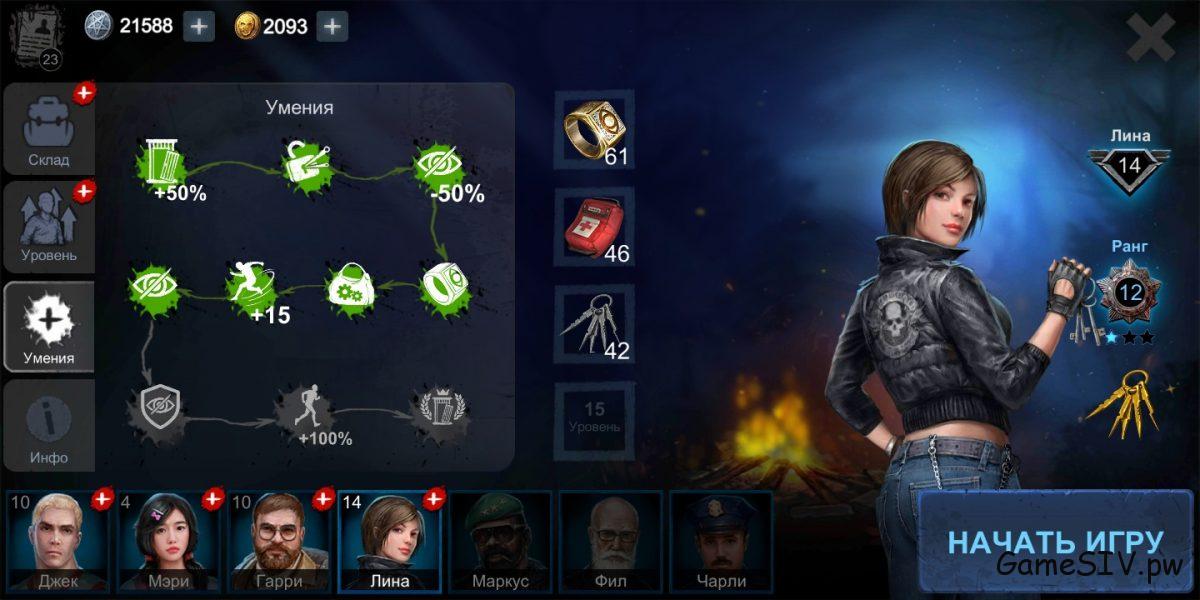Choose the locked character Маркус
Viewport: 1200px width, 600px height.
click(x=500, y=540)
